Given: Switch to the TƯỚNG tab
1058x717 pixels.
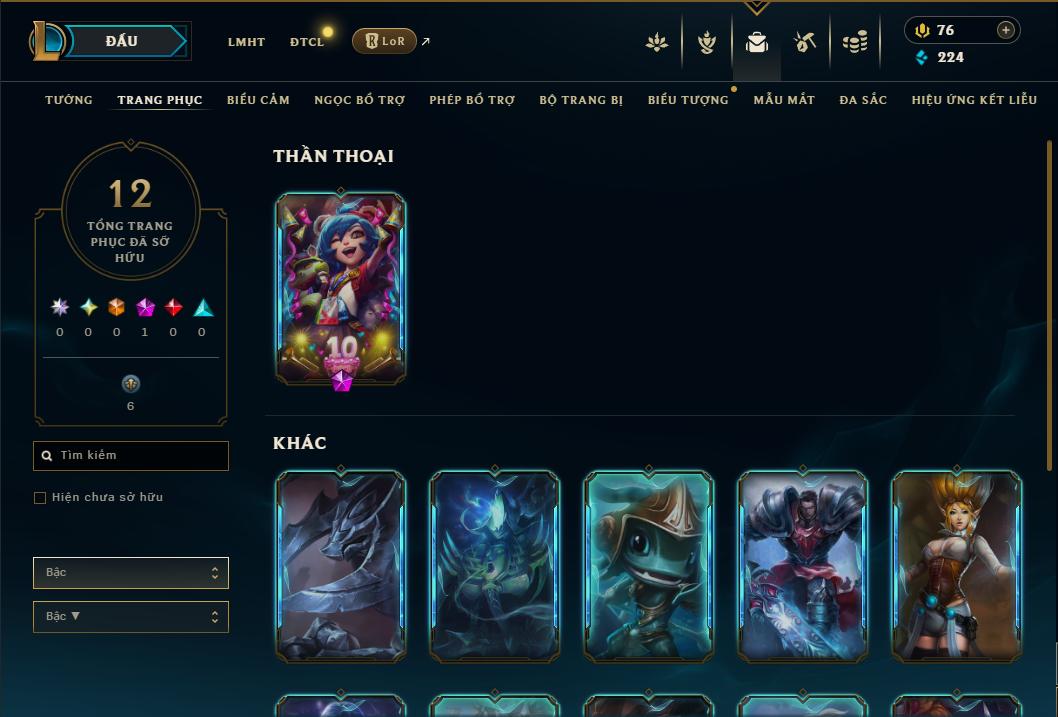Looking at the screenshot, I should click(69, 100).
